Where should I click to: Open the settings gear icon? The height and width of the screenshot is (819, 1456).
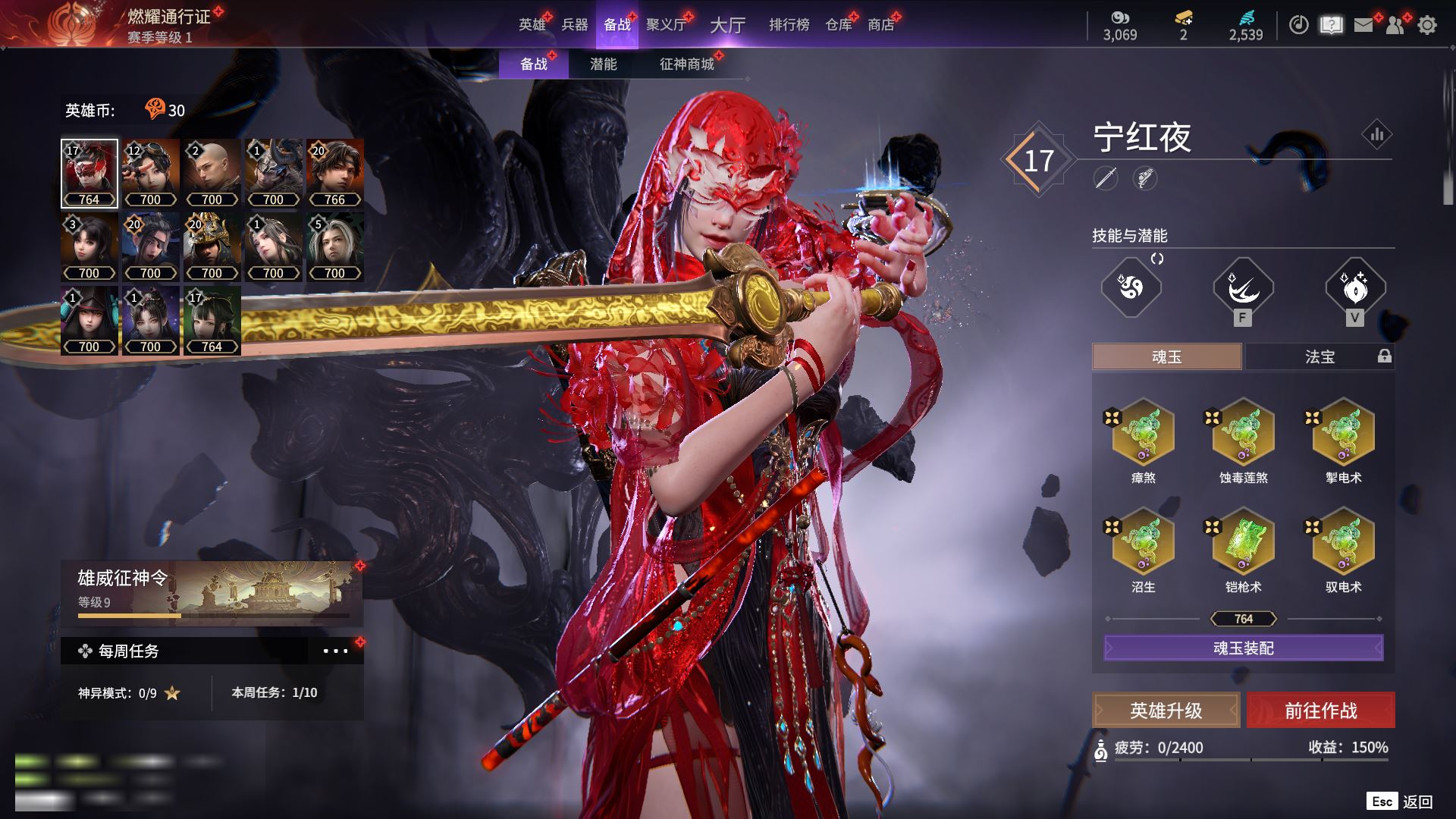coord(1427,25)
